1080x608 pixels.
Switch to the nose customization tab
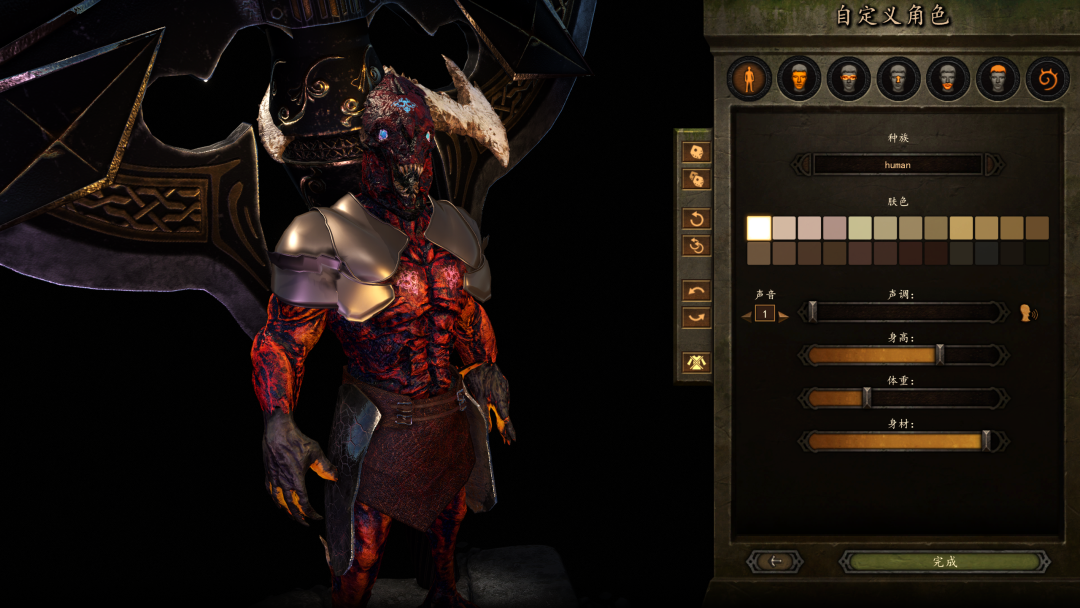point(899,78)
